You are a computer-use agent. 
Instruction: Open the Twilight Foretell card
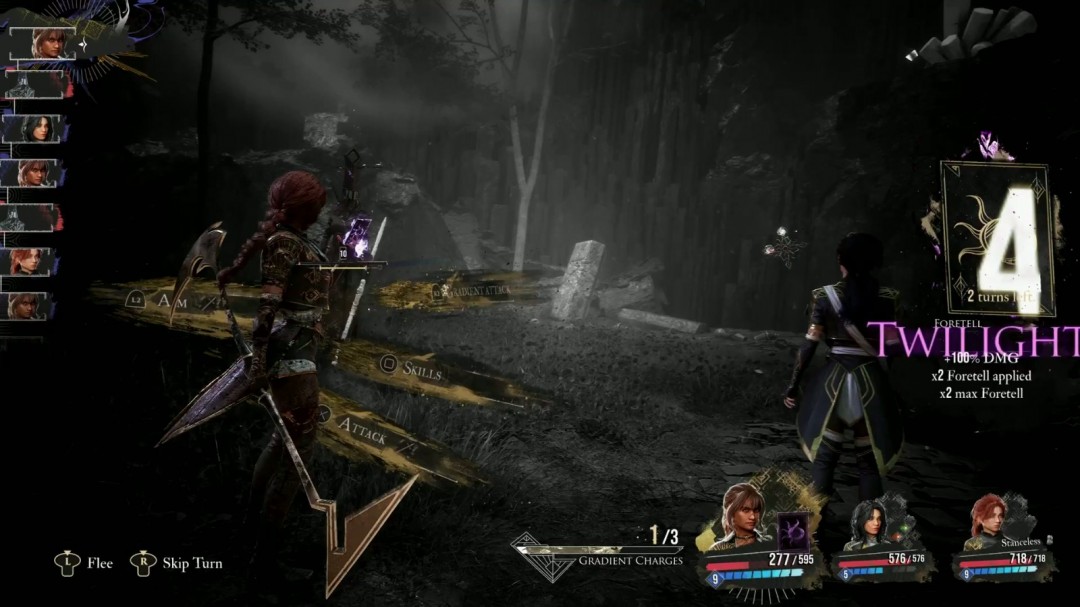997,240
